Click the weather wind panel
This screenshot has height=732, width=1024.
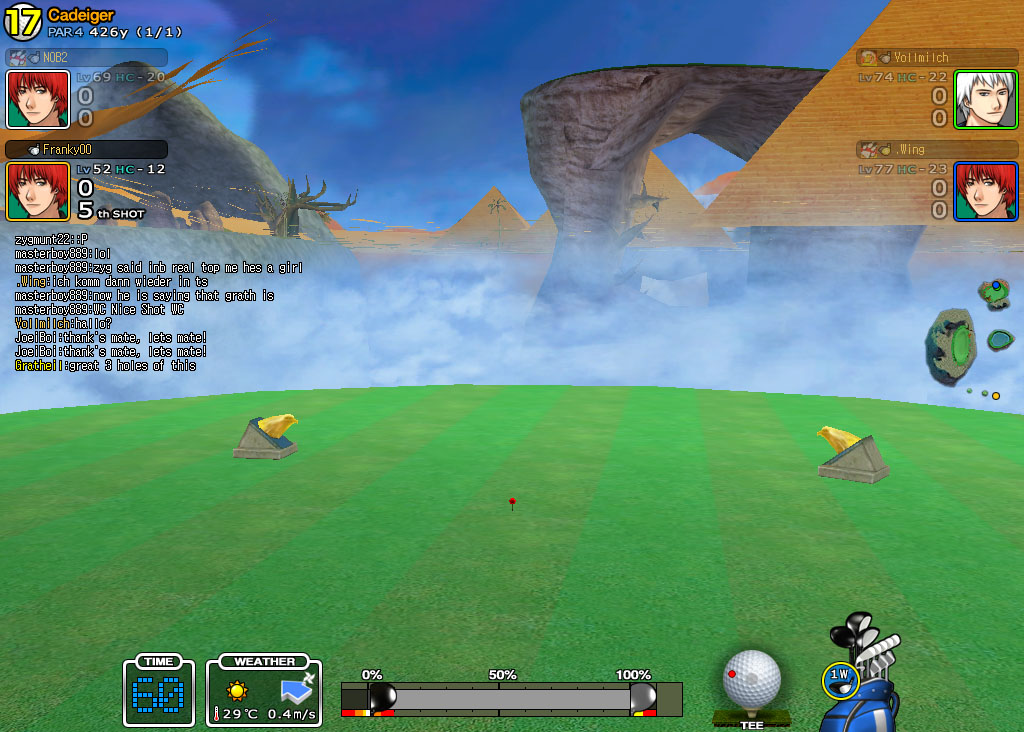pos(264,691)
